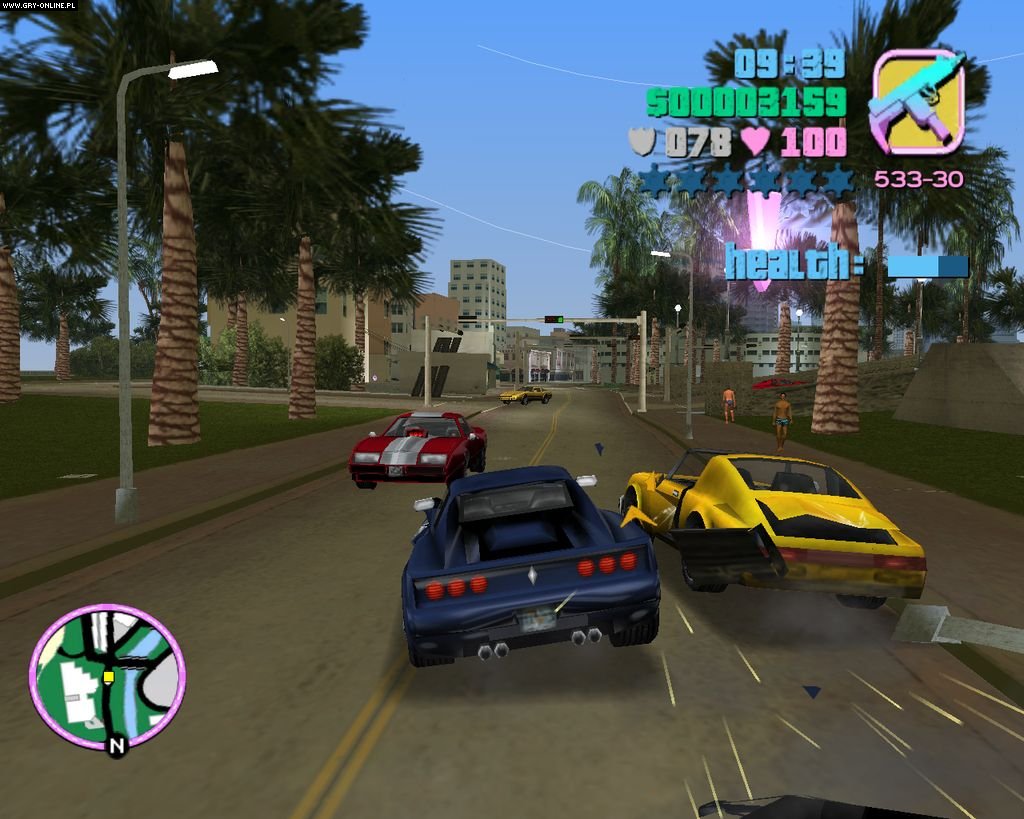Click the body armor shield icon

point(641,141)
